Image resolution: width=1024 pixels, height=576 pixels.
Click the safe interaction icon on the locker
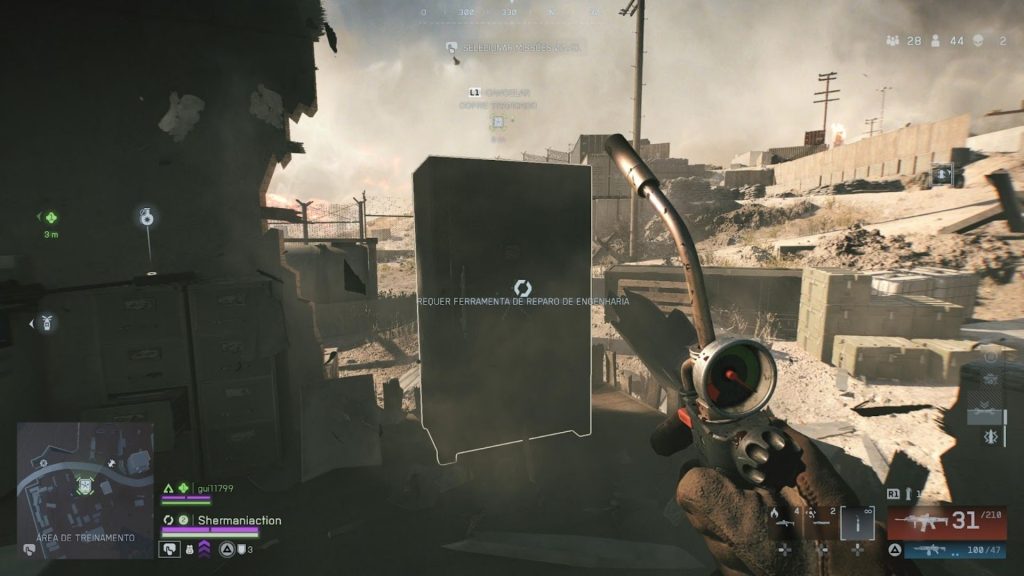pyautogui.click(x=522, y=288)
